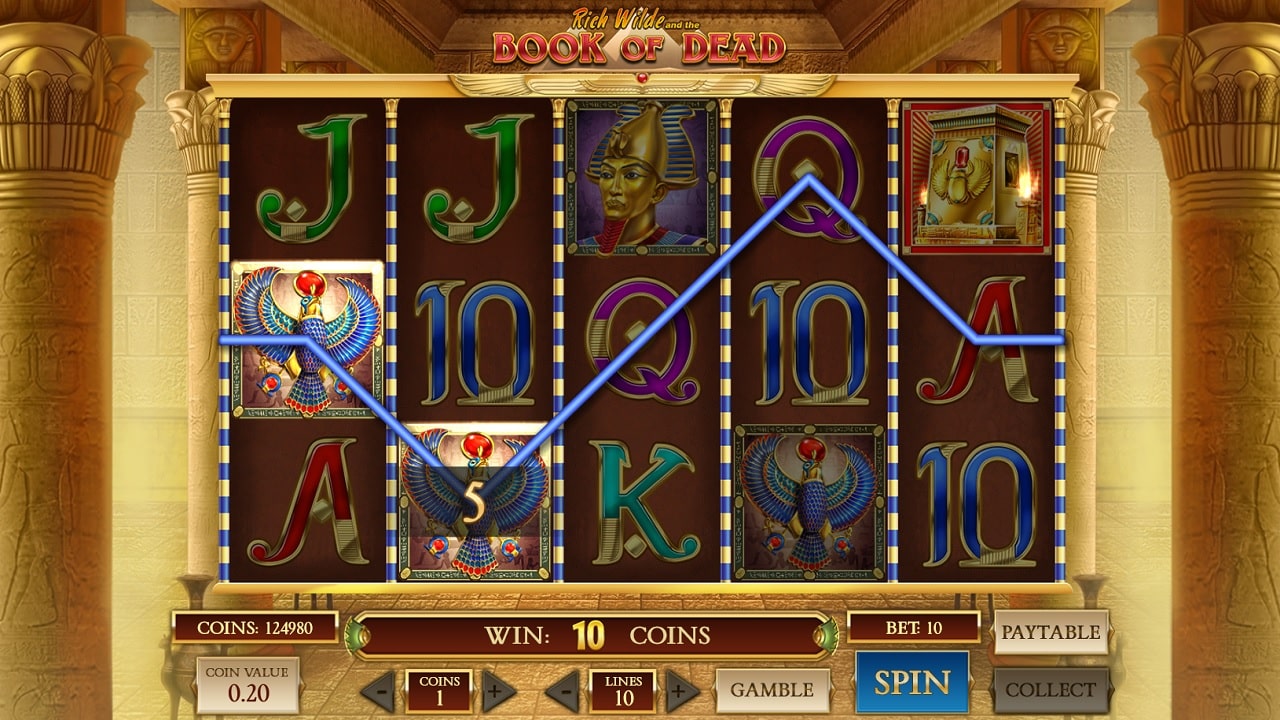
Task: Increase the number of coins
Action: 499,691
